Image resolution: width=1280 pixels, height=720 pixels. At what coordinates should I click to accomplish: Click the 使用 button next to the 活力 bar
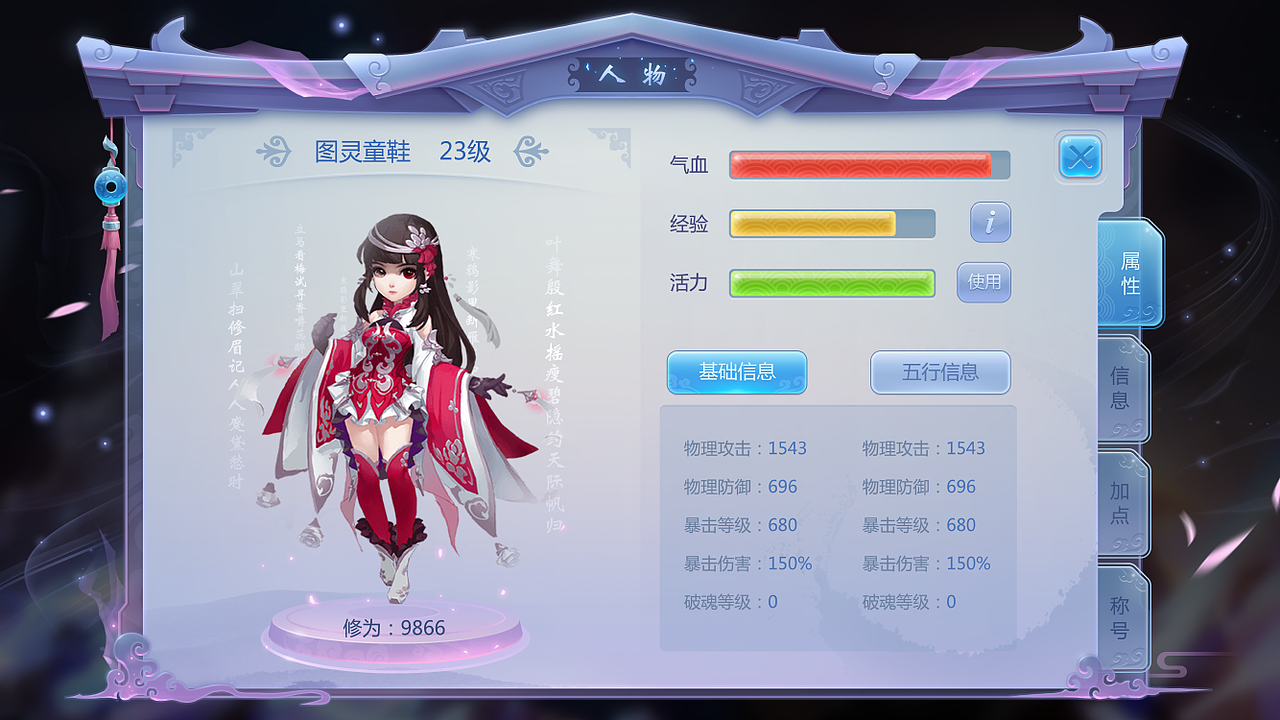[983, 283]
